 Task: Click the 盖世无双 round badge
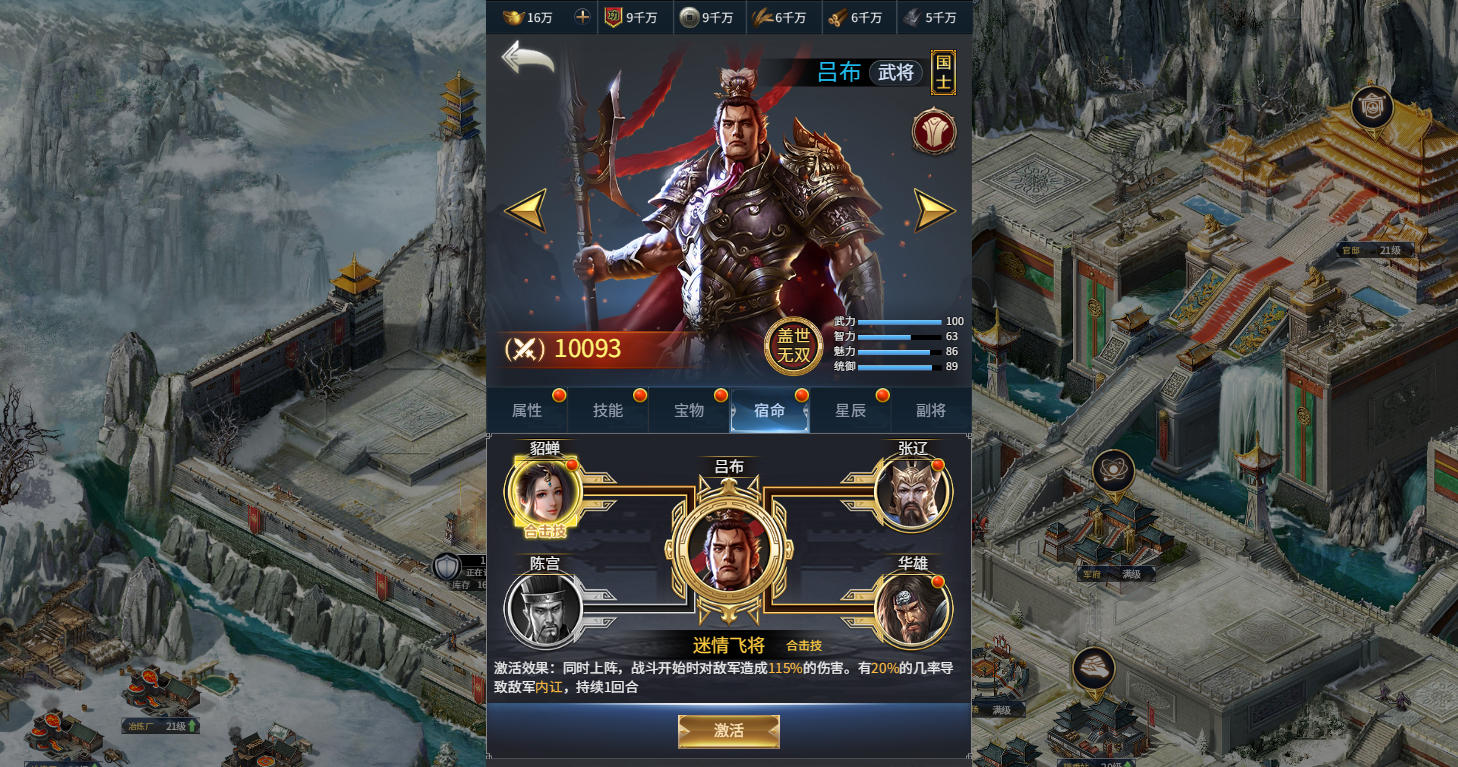pyautogui.click(x=794, y=346)
